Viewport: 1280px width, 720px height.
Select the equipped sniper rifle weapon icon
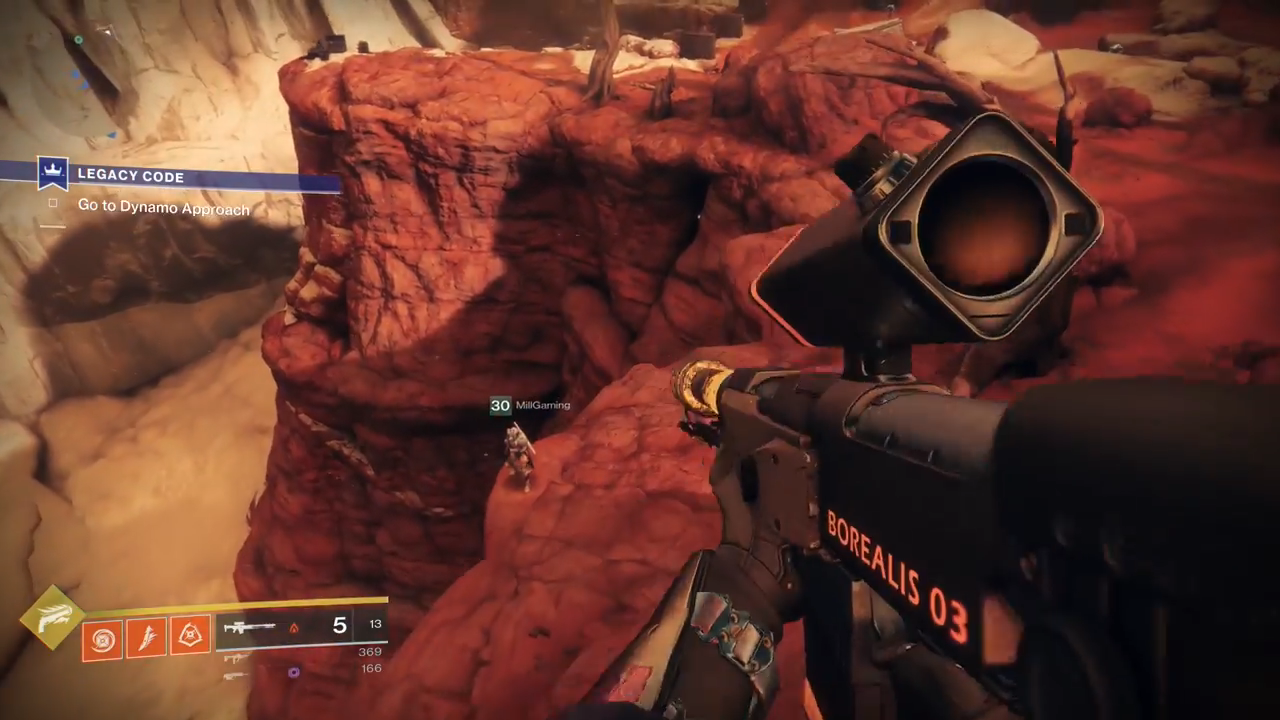click(248, 628)
